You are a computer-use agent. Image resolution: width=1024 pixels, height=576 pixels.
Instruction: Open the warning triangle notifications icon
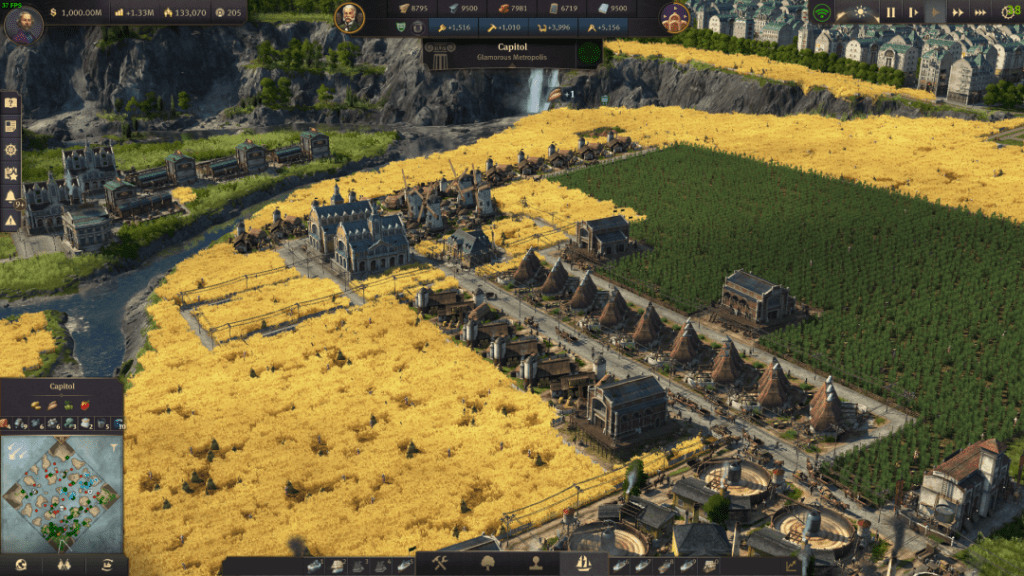coord(11,220)
